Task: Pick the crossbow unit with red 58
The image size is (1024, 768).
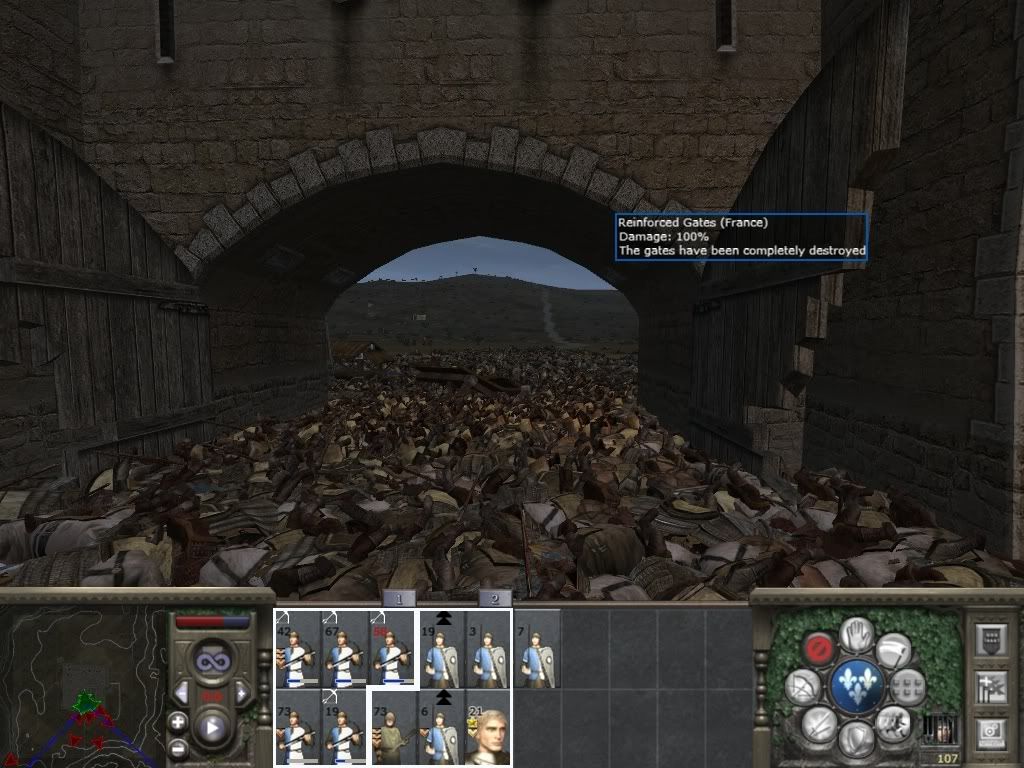Action: (x=393, y=649)
